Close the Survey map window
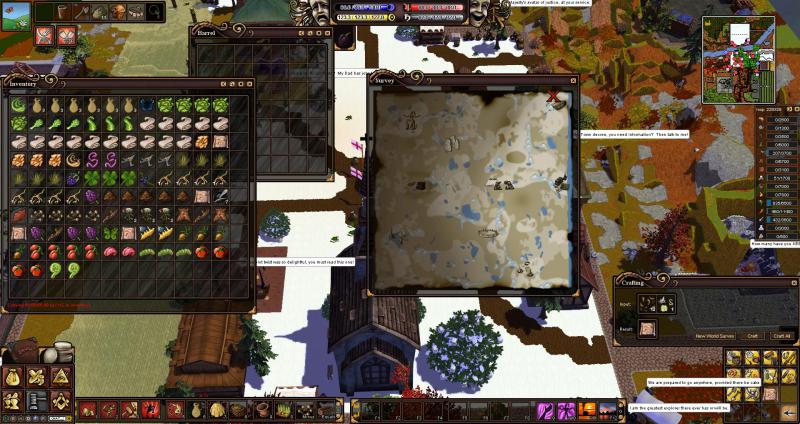Screen dimensions: 800x424 point(553,96)
